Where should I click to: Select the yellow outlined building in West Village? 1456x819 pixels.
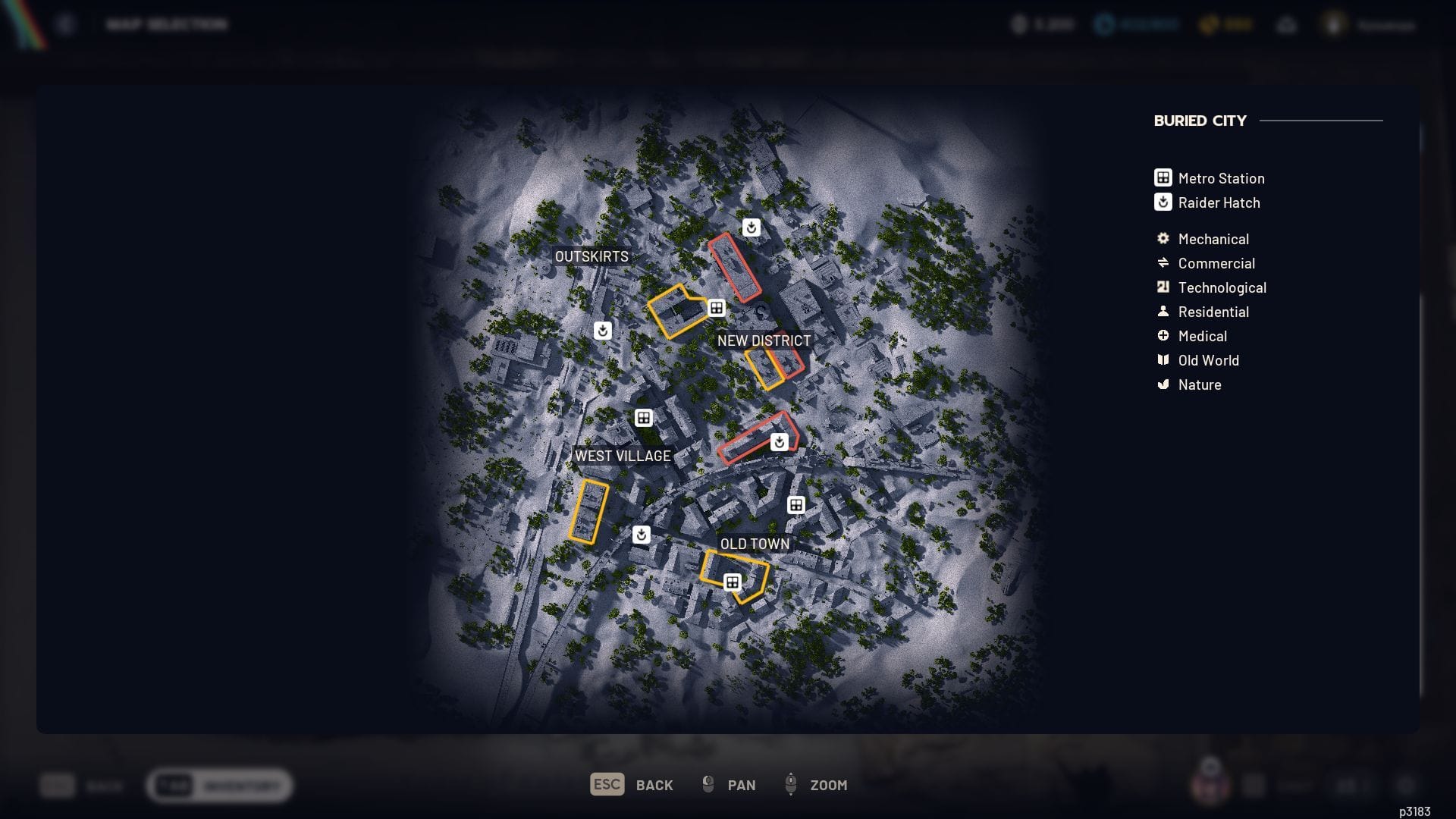(x=589, y=512)
